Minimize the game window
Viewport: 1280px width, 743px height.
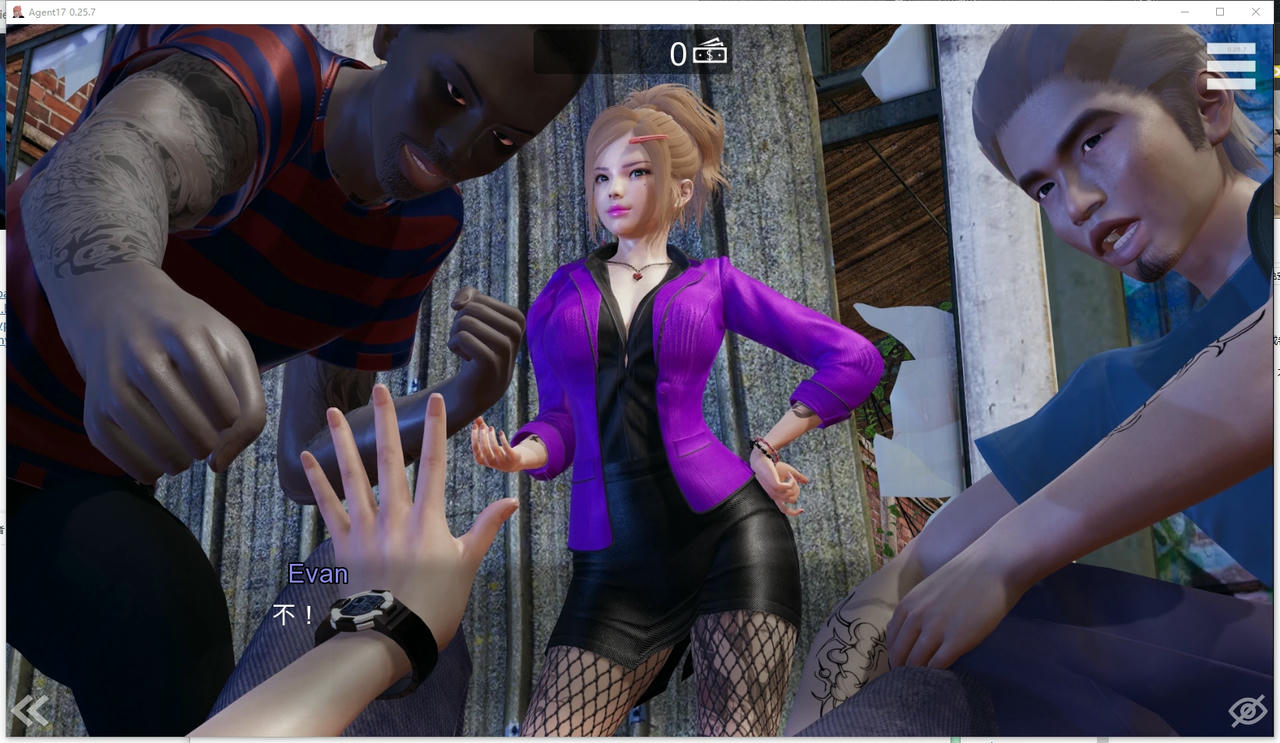point(1184,12)
